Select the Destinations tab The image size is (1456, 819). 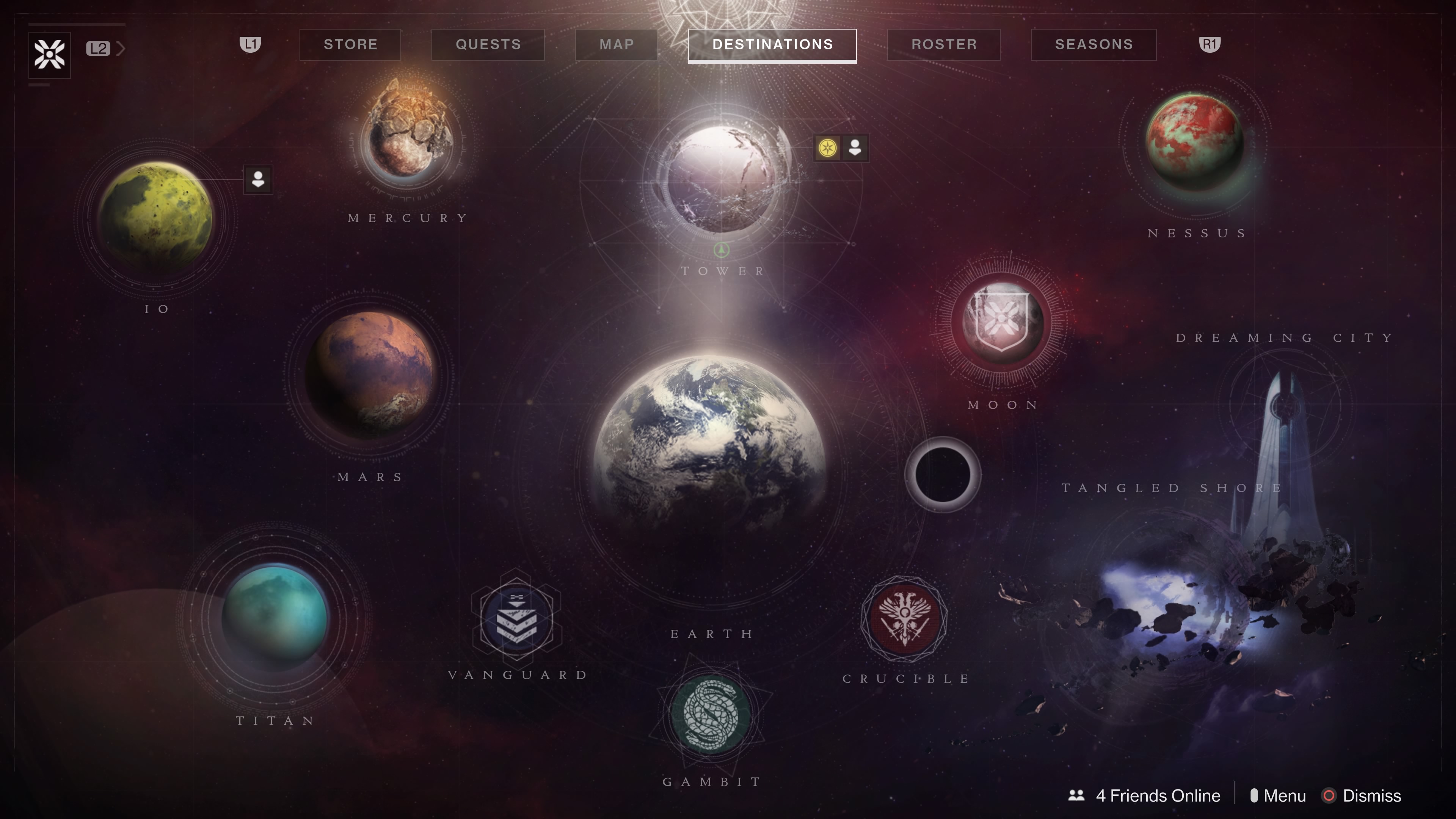772,45
